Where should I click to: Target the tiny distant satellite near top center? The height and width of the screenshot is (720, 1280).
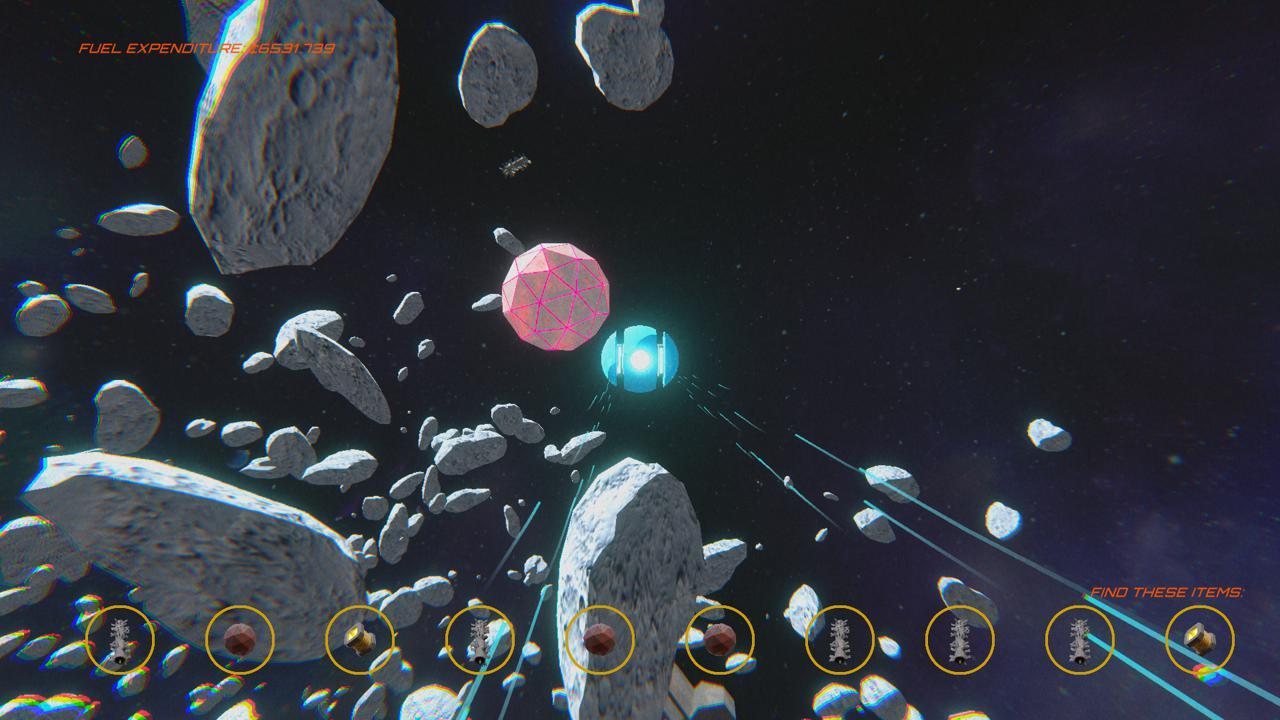516,165
